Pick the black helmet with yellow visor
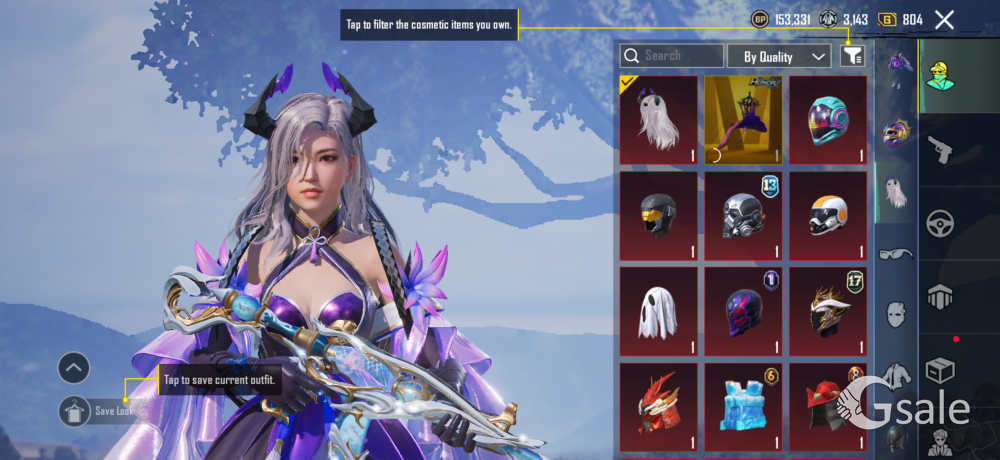Image resolution: width=1000 pixels, height=460 pixels. point(658,215)
